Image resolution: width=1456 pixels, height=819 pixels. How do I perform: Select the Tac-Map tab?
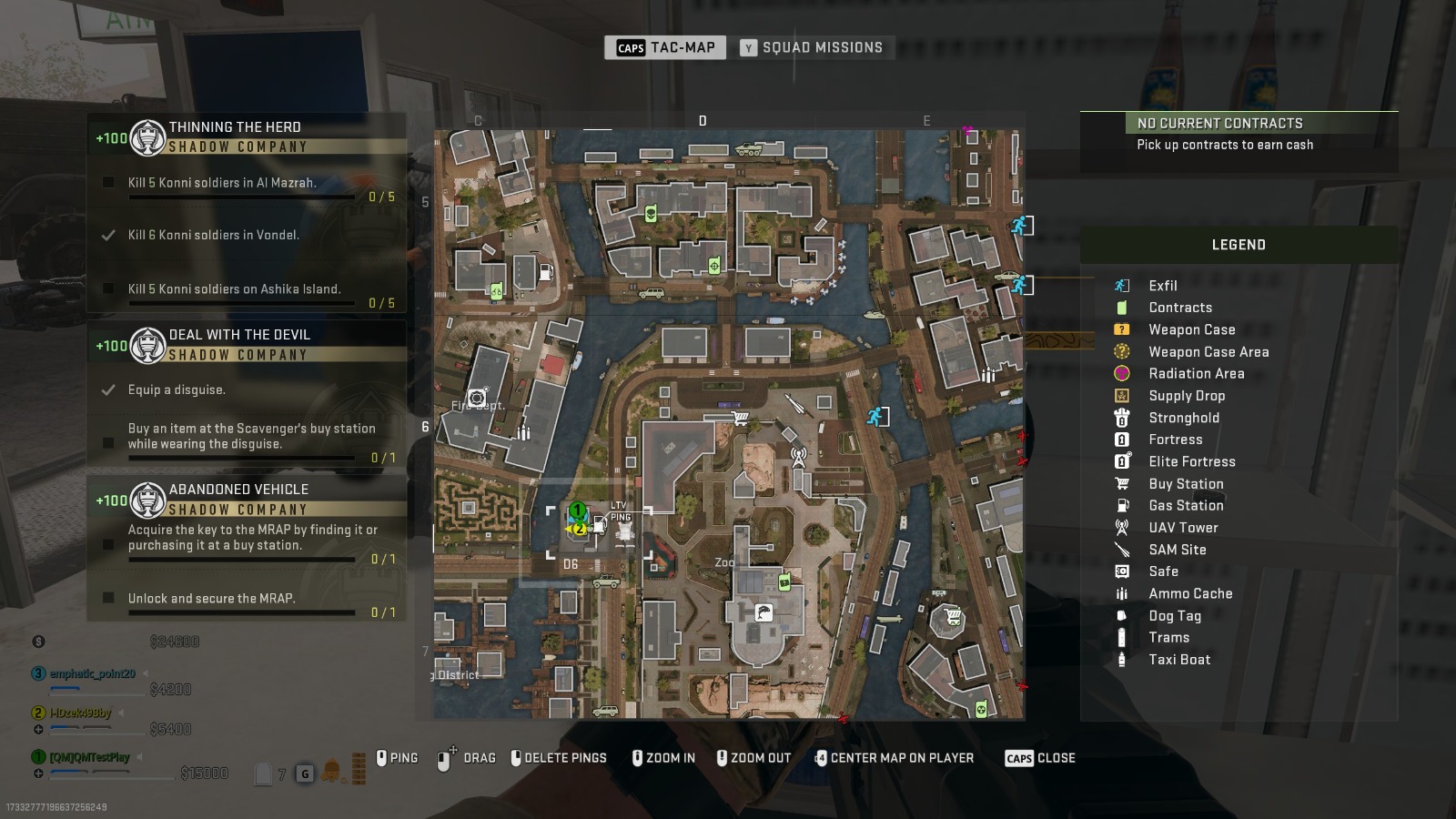[665, 47]
